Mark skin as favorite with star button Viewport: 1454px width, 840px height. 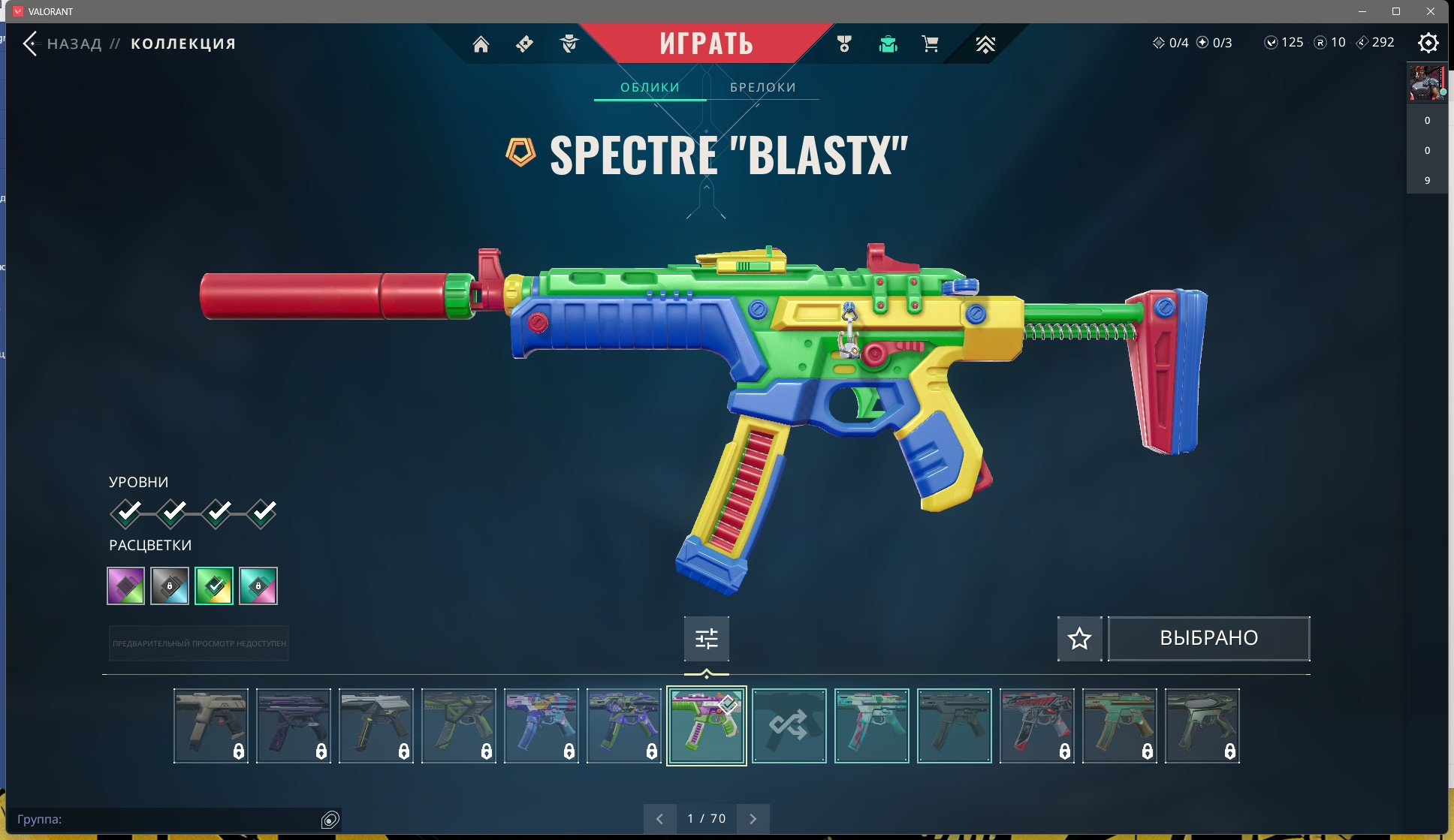(x=1079, y=638)
